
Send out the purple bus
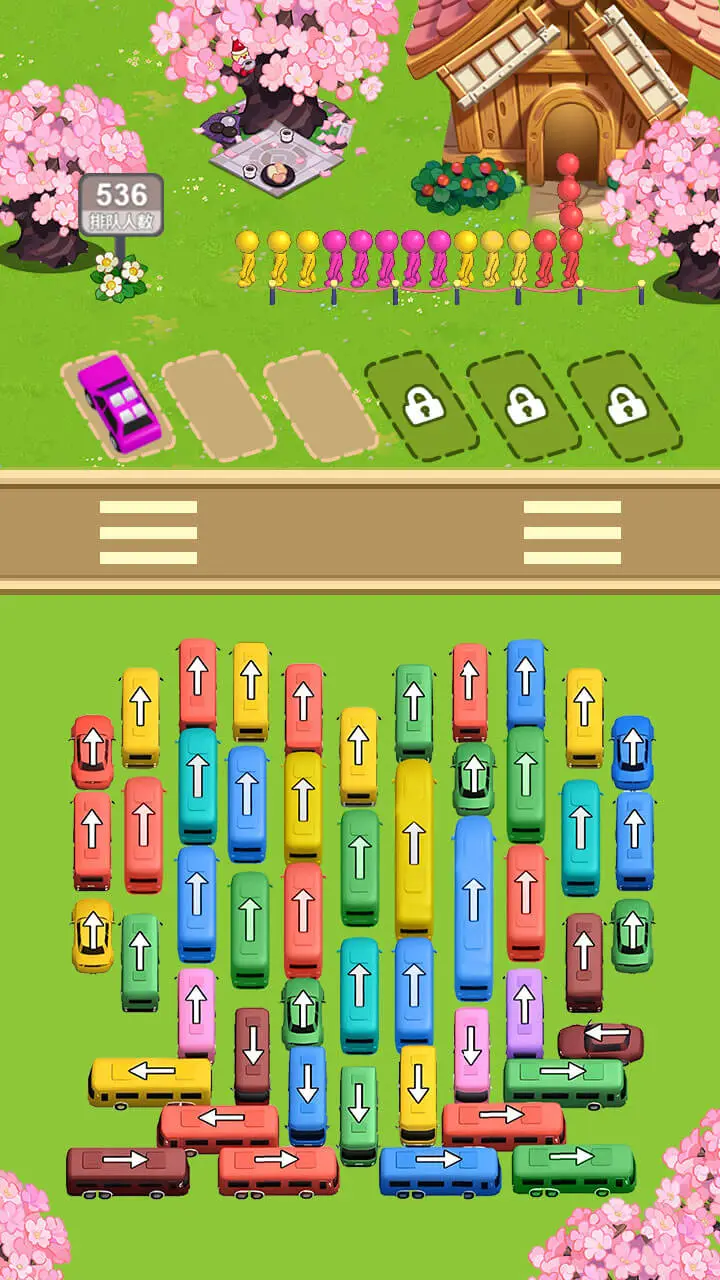524,1012
